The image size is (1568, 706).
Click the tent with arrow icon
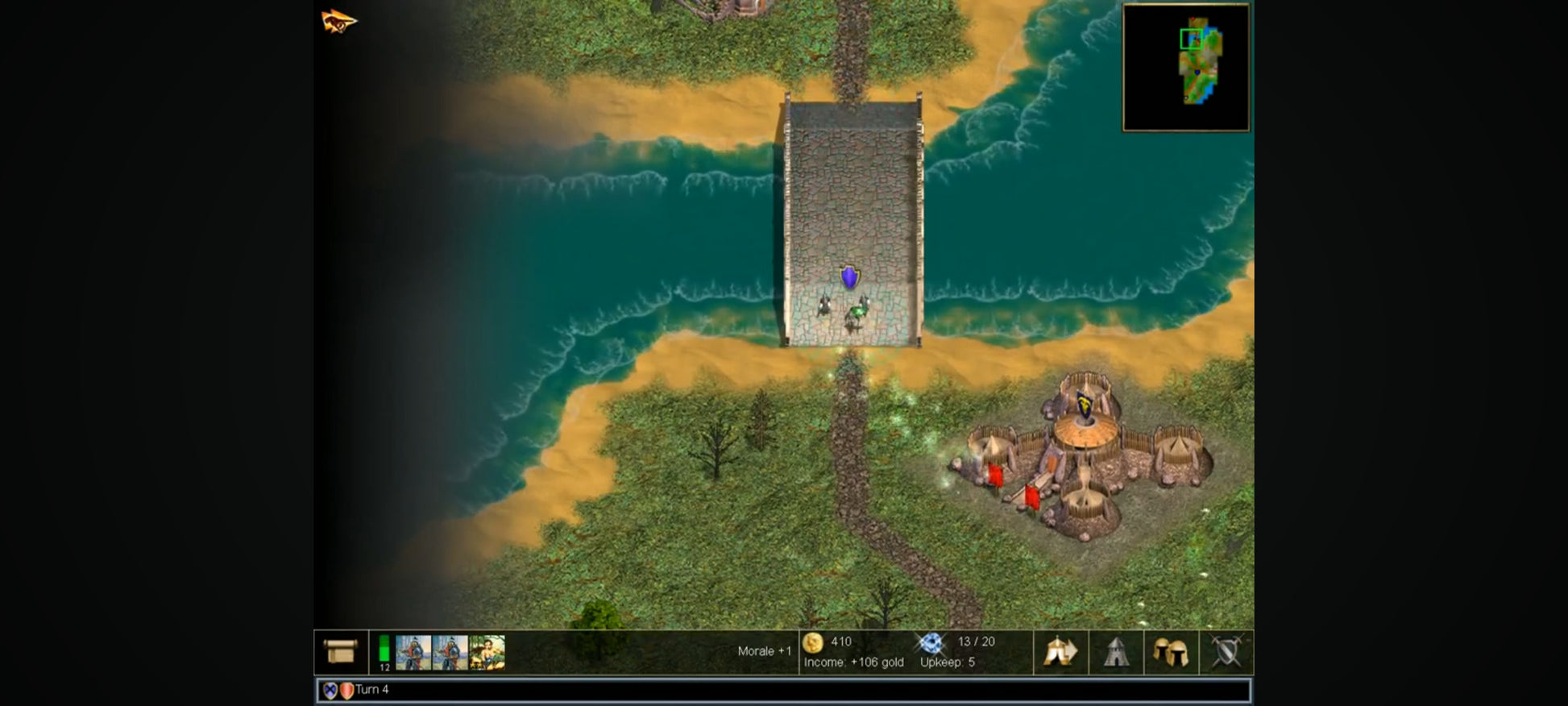coord(1060,651)
